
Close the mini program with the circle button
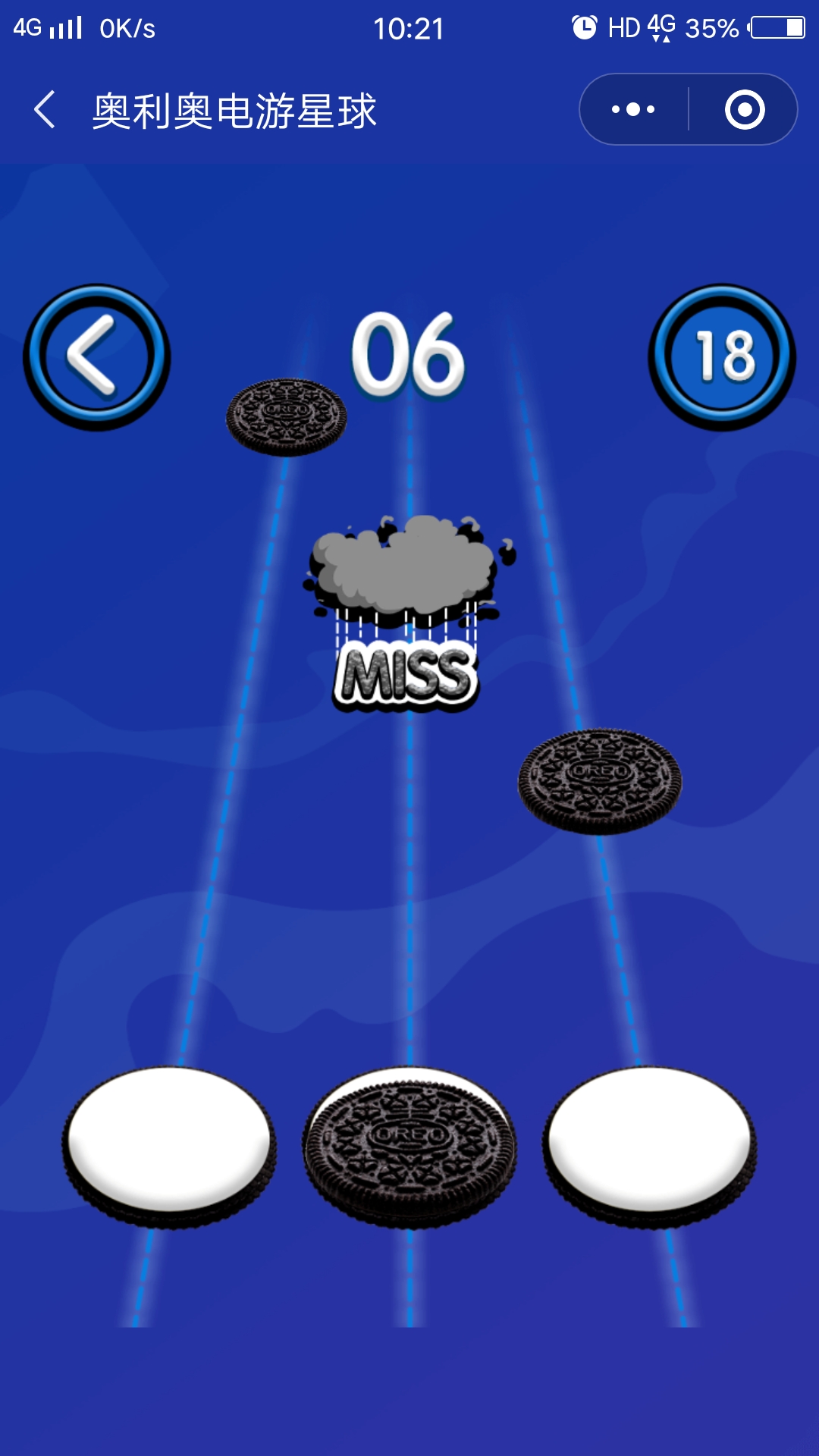[744, 110]
